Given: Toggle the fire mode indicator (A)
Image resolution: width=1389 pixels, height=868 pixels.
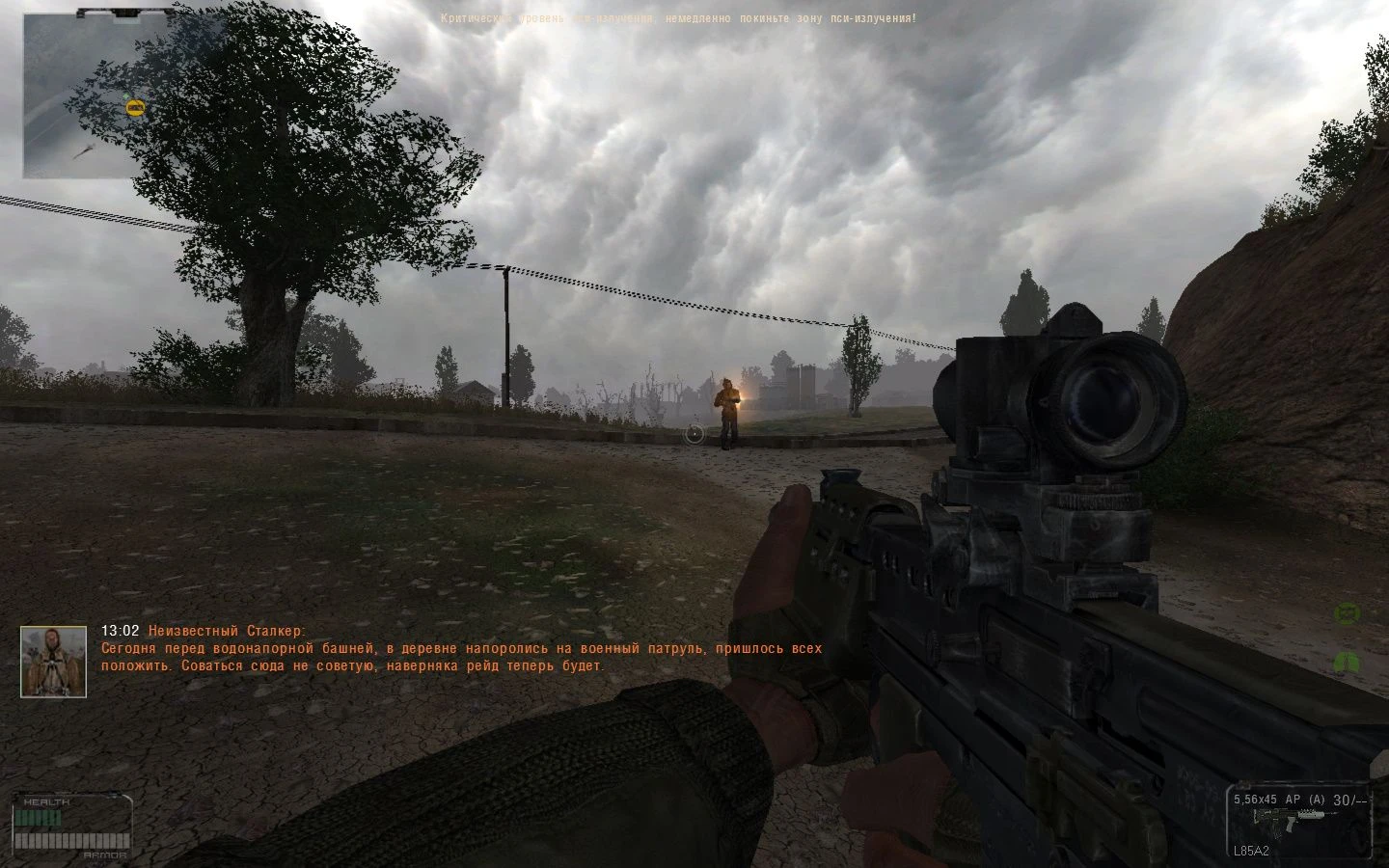Looking at the screenshot, I should (1315, 800).
